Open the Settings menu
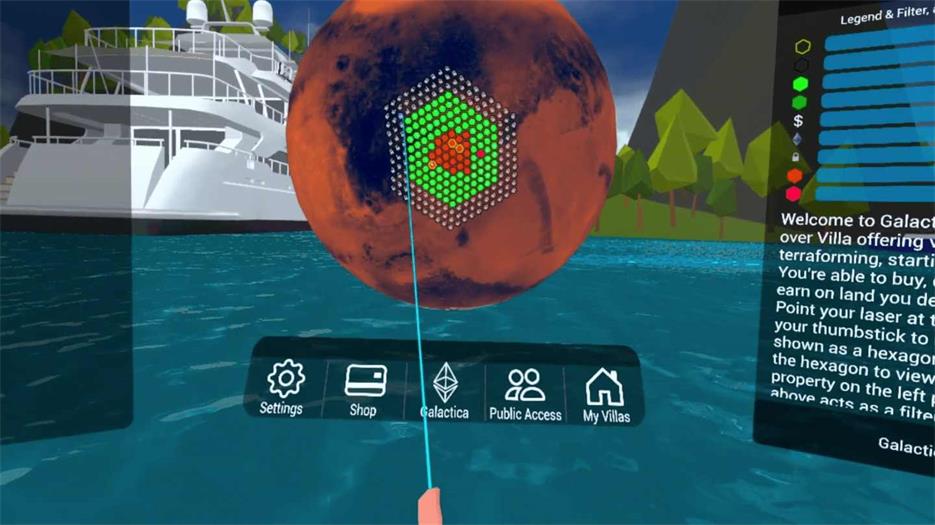This screenshot has height=525, width=935. tap(284, 388)
